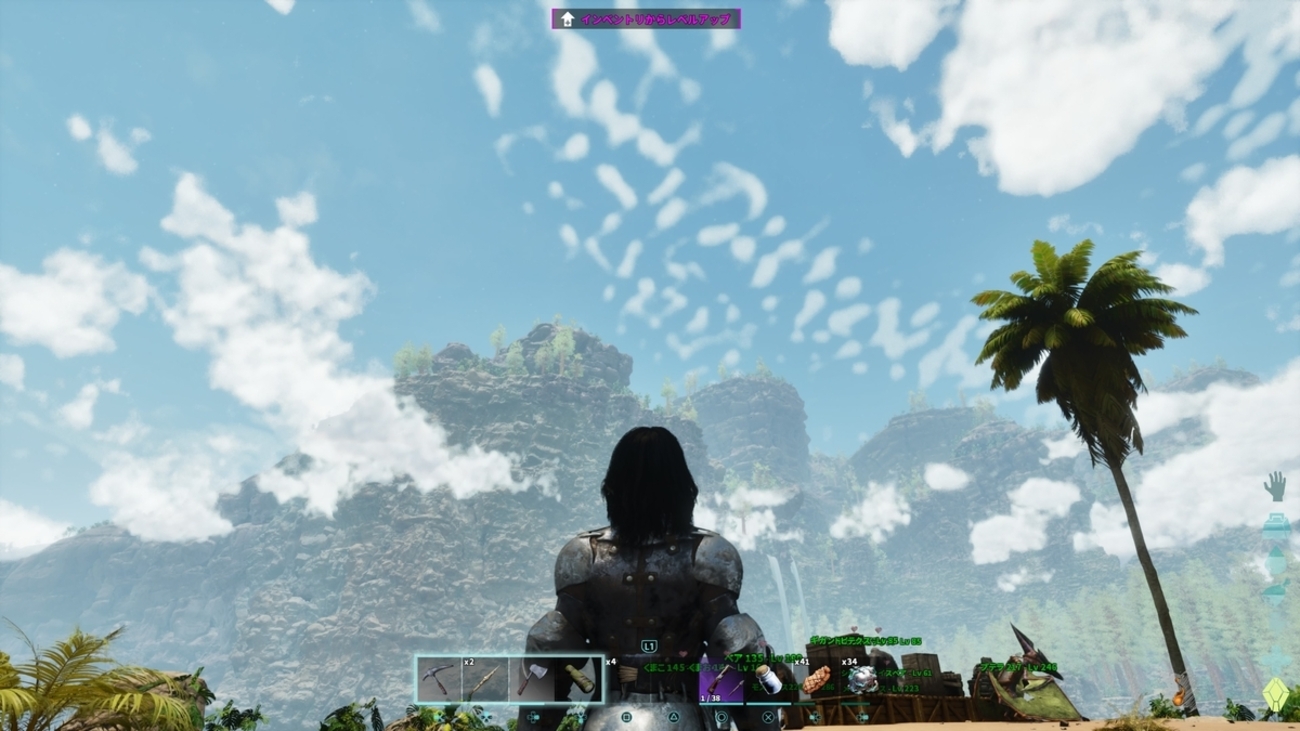Screen dimensions: 1300x731
Task: Select the cooked meat slot with x41
Action: pos(815,680)
